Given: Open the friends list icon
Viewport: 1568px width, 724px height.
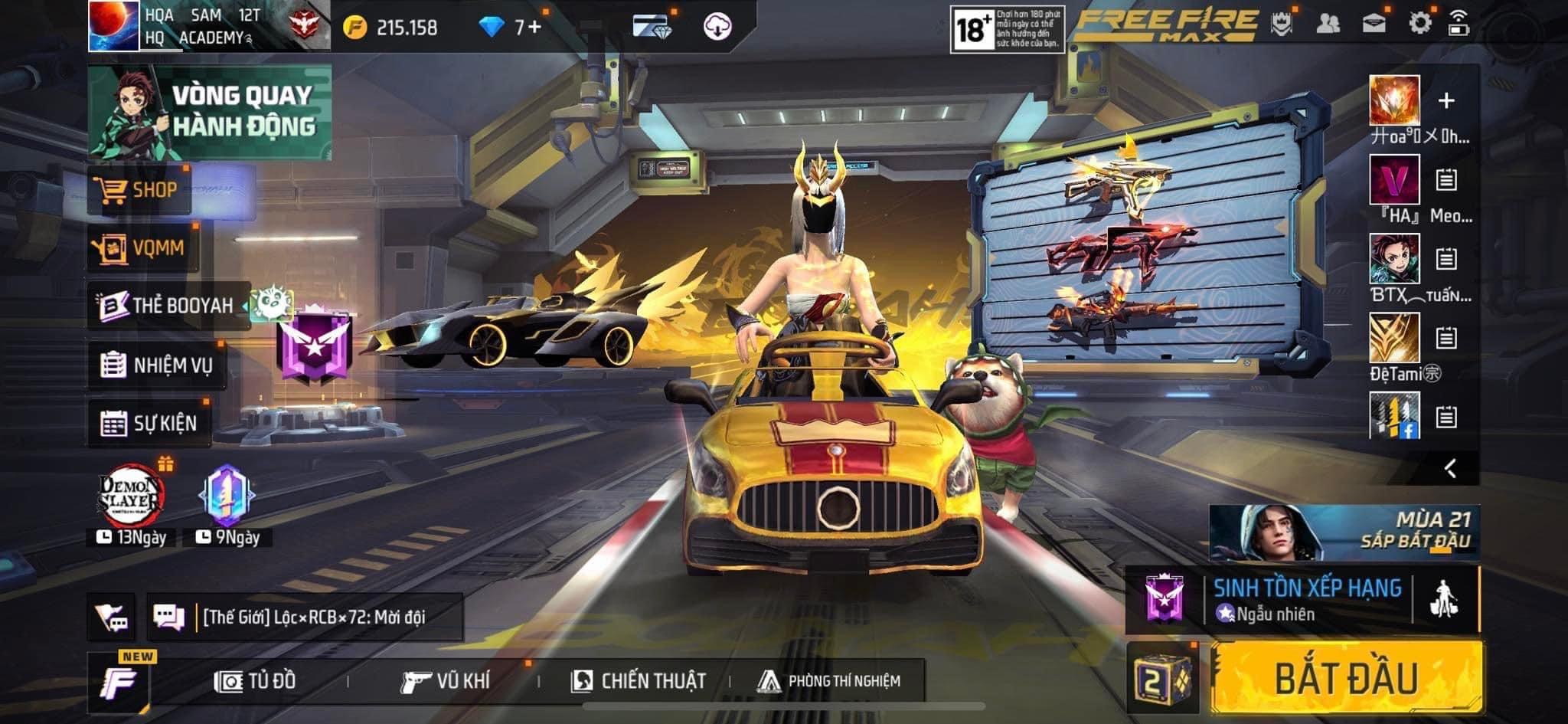Looking at the screenshot, I should pos(1328,23).
